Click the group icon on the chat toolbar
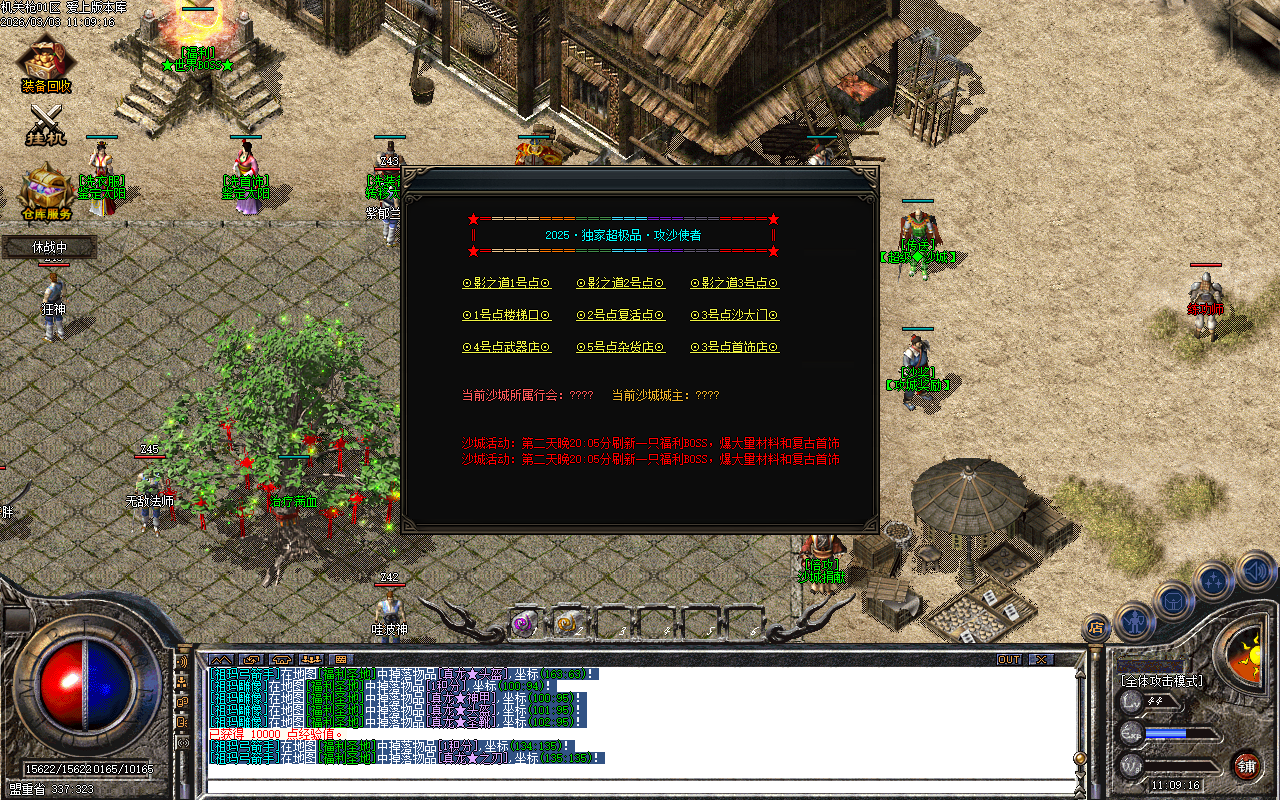The width and height of the screenshot is (1280, 800). (311, 660)
